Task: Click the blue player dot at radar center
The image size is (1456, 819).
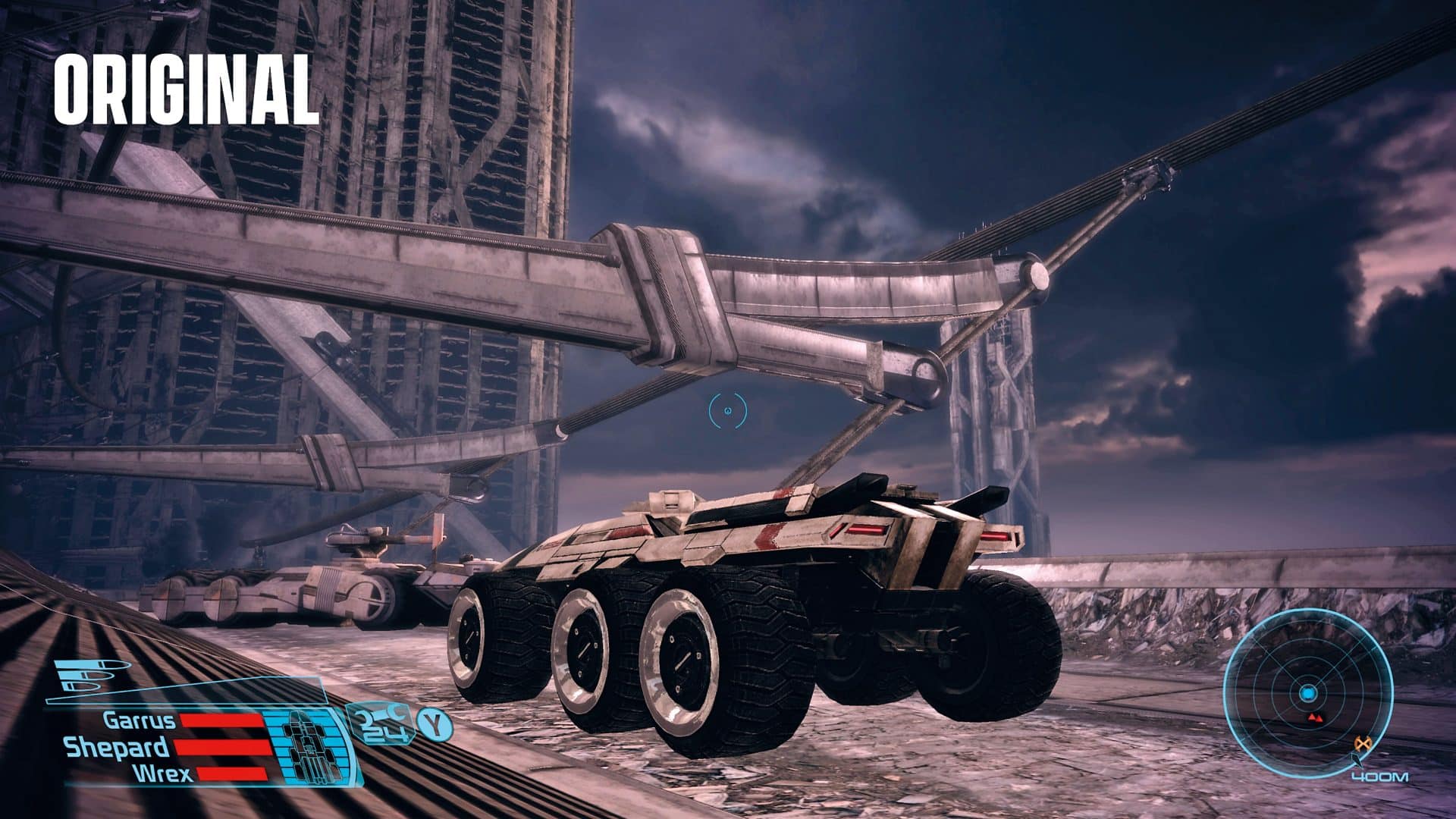Action: coord(1308,692)
